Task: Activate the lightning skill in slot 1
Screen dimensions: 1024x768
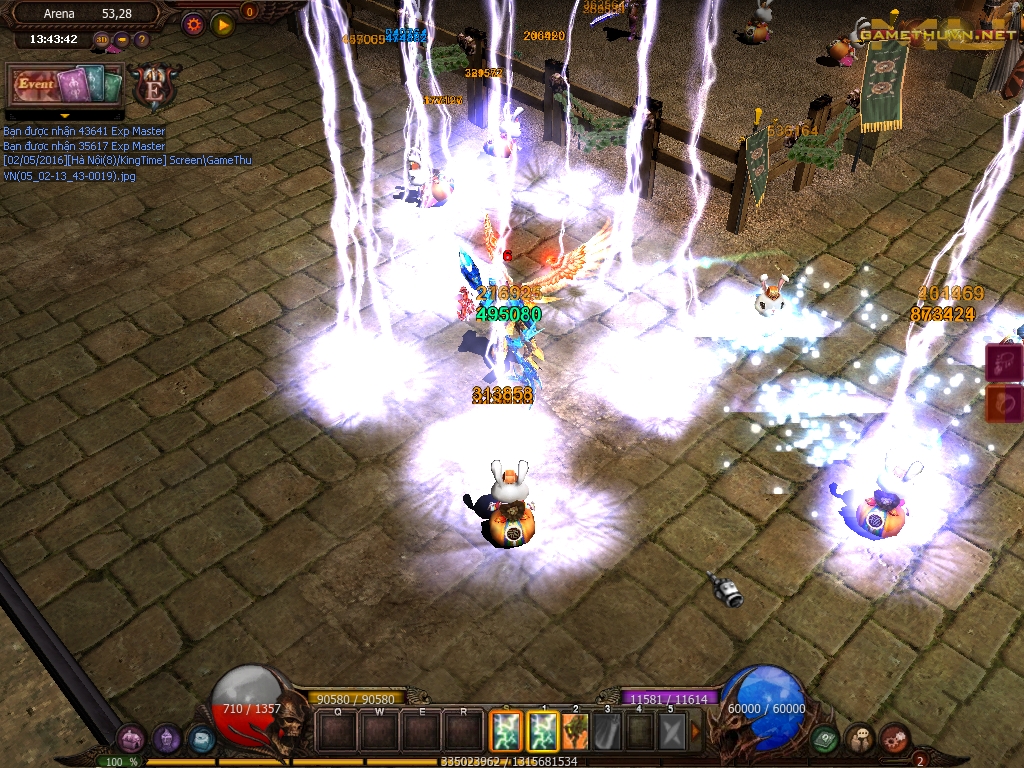Action: (543, 731)
